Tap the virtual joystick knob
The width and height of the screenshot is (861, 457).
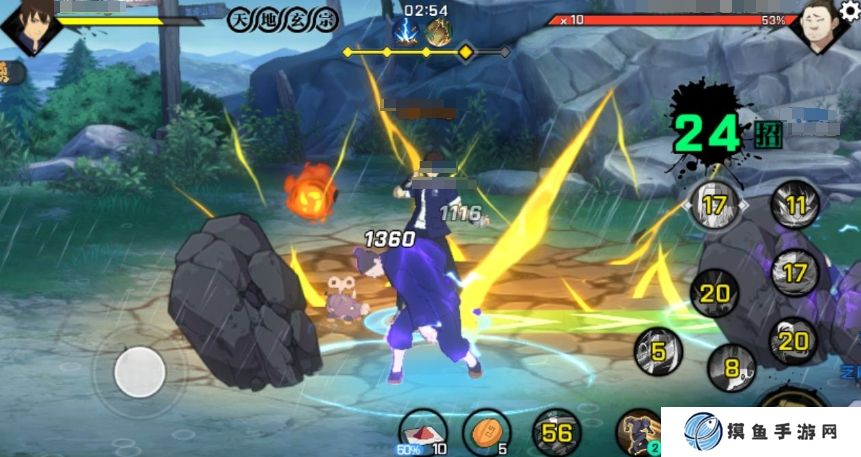pyautogui.click(x=139, y=371)
